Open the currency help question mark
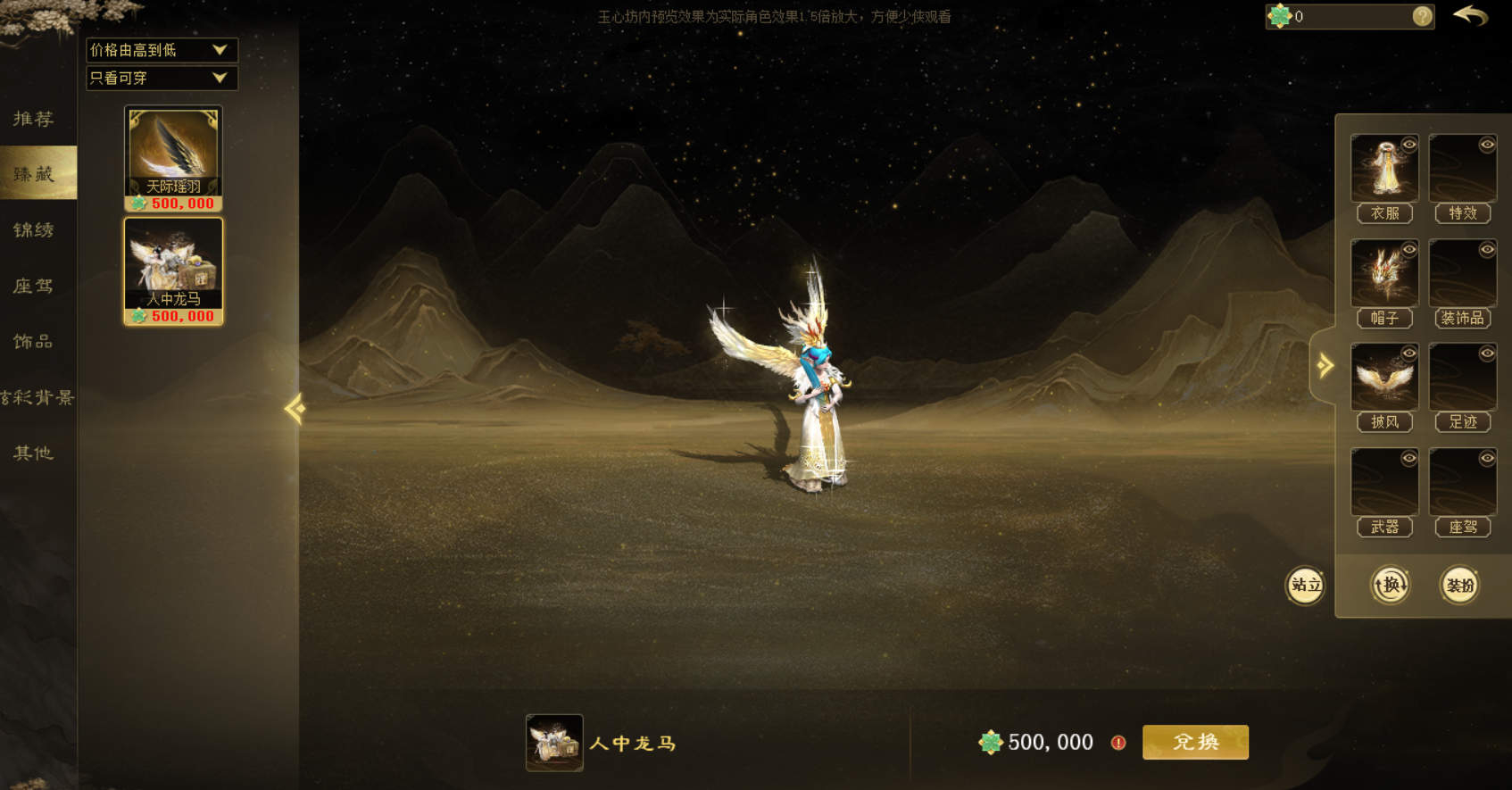 click(x=1423, y=16)
